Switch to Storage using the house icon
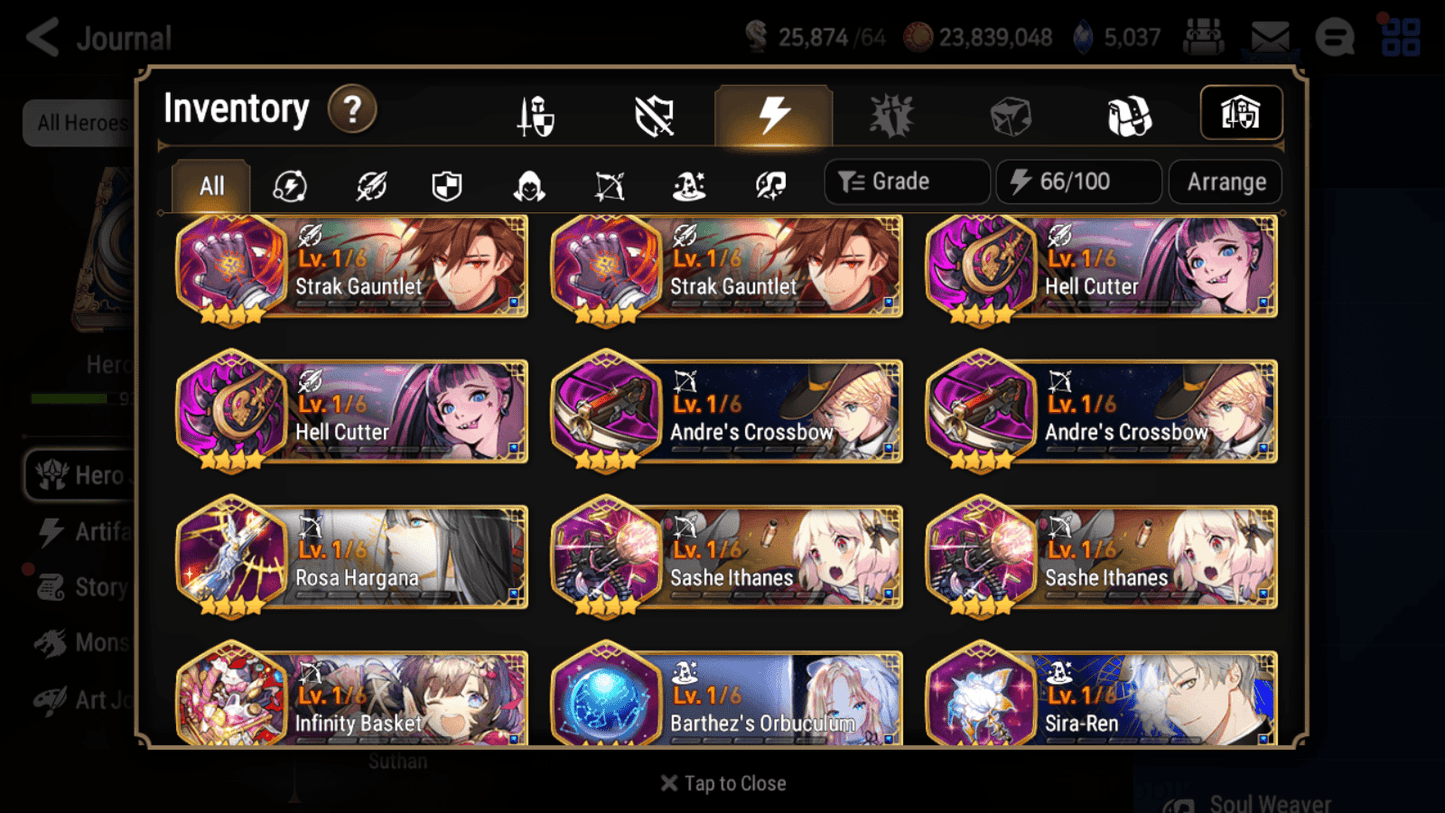Image resolution: width=1445 pixels, height=813 pixels. tap(1241, 113)
